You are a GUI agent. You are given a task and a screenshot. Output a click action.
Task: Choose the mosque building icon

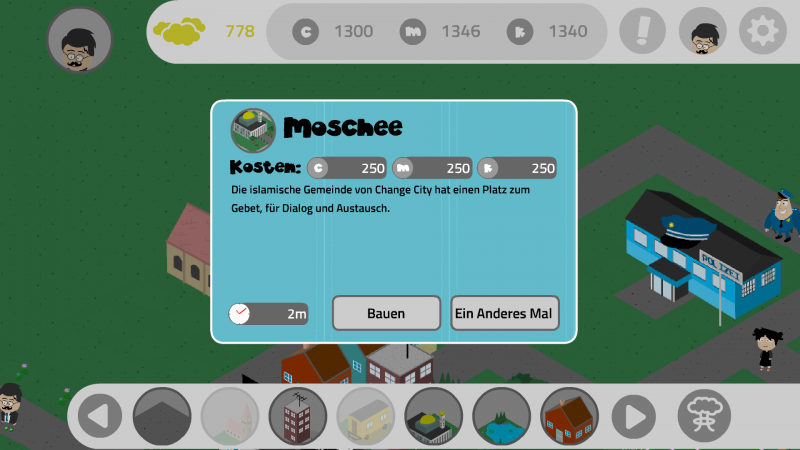pyautogui.click(x=434, y=415)
